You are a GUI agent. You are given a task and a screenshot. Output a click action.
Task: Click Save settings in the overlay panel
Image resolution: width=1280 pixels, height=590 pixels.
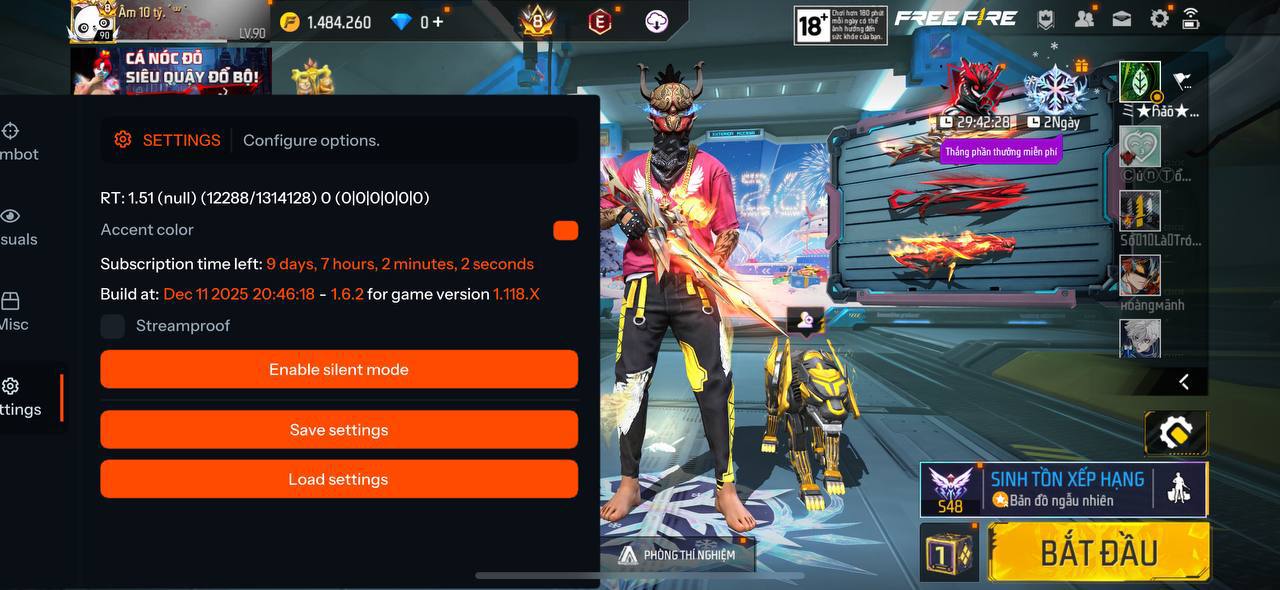(x=339, y=430)
